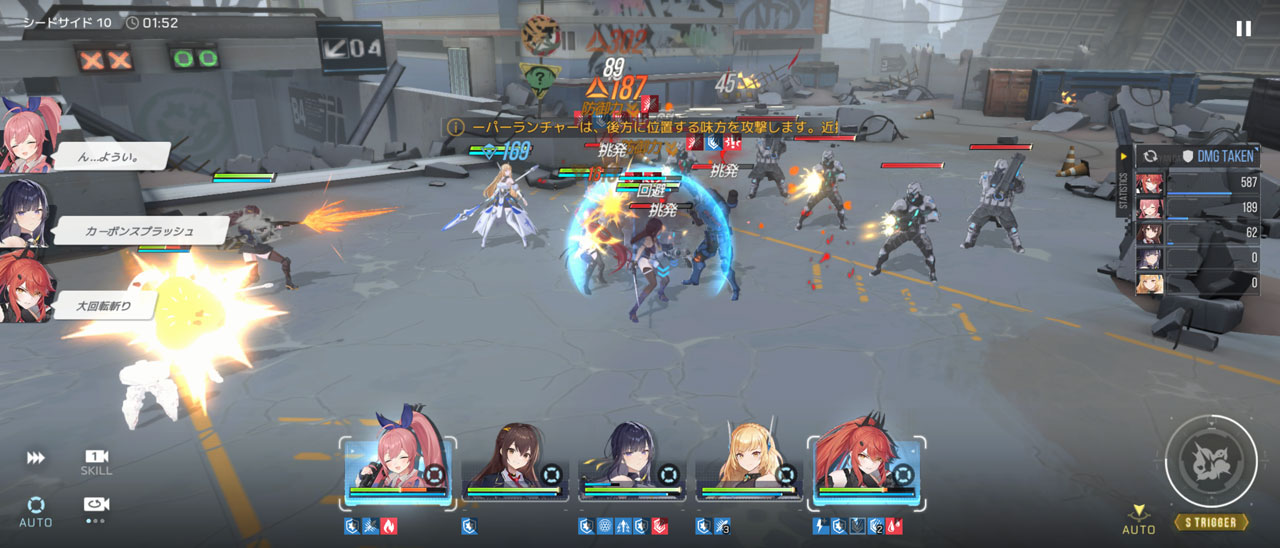Toggle the fast-forward battle speed
The image size is (1280, 548).
36,458
